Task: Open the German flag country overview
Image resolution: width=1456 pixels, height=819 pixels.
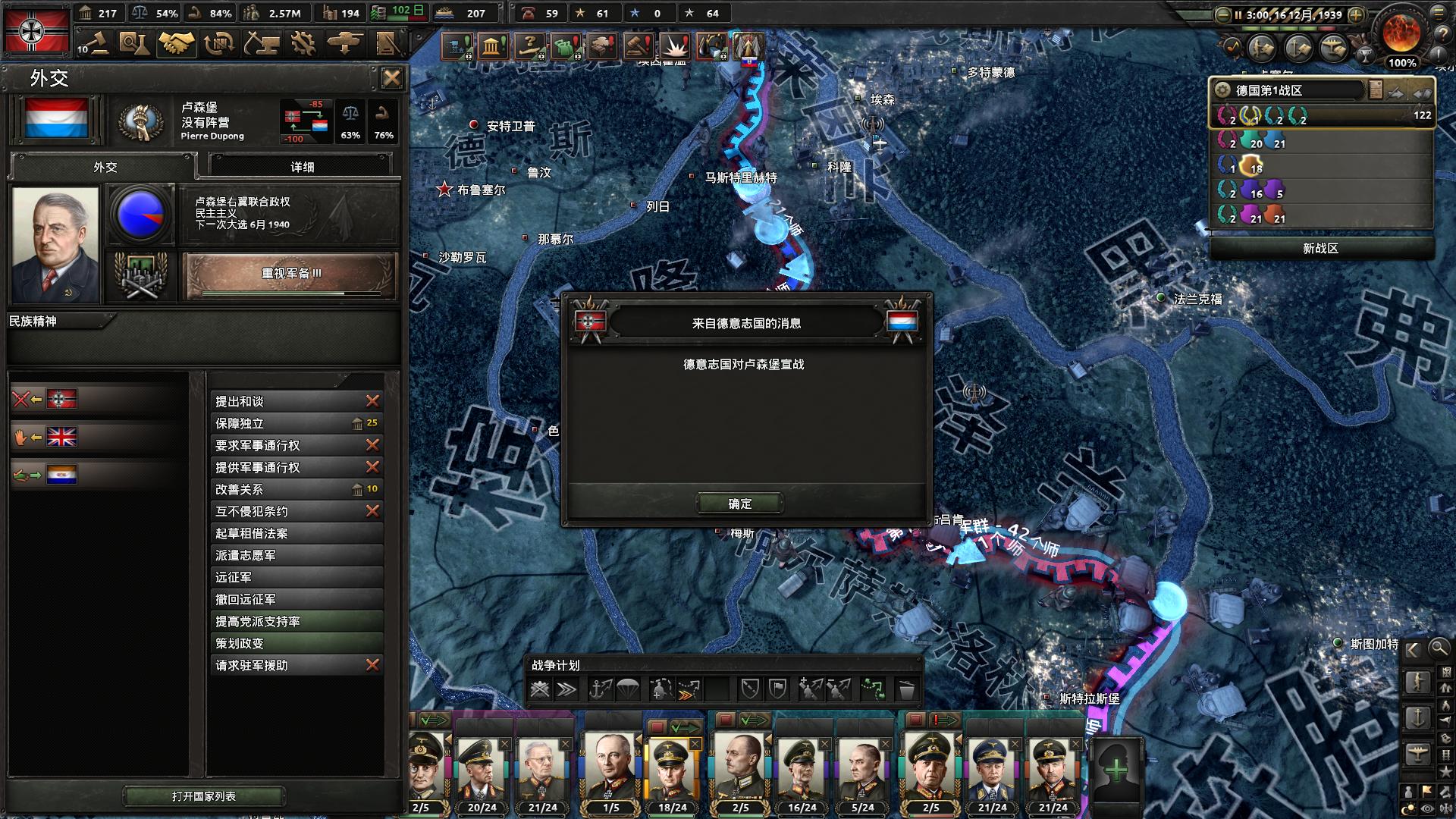Action: click(x=36, y=30)
